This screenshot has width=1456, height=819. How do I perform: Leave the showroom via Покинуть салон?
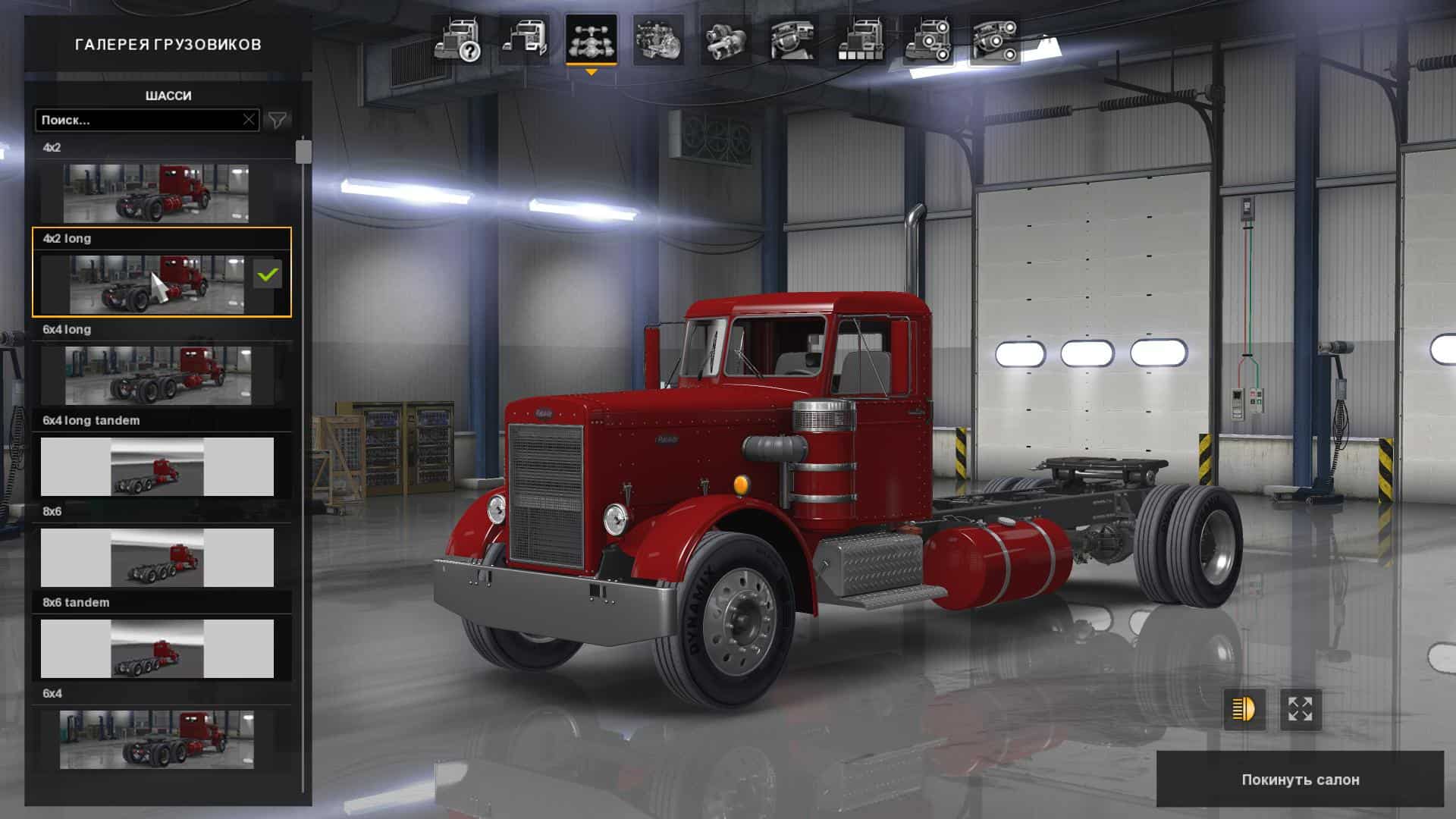coord(1300,780)
